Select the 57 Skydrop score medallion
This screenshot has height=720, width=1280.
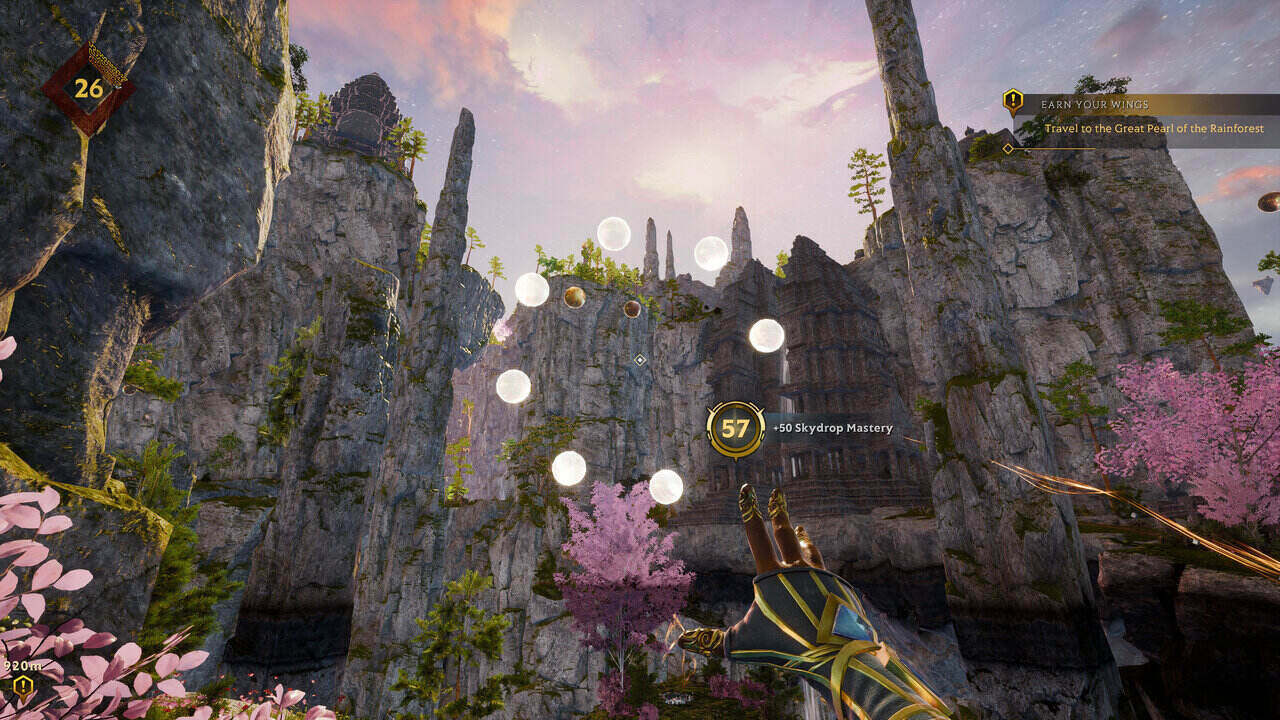733,429
